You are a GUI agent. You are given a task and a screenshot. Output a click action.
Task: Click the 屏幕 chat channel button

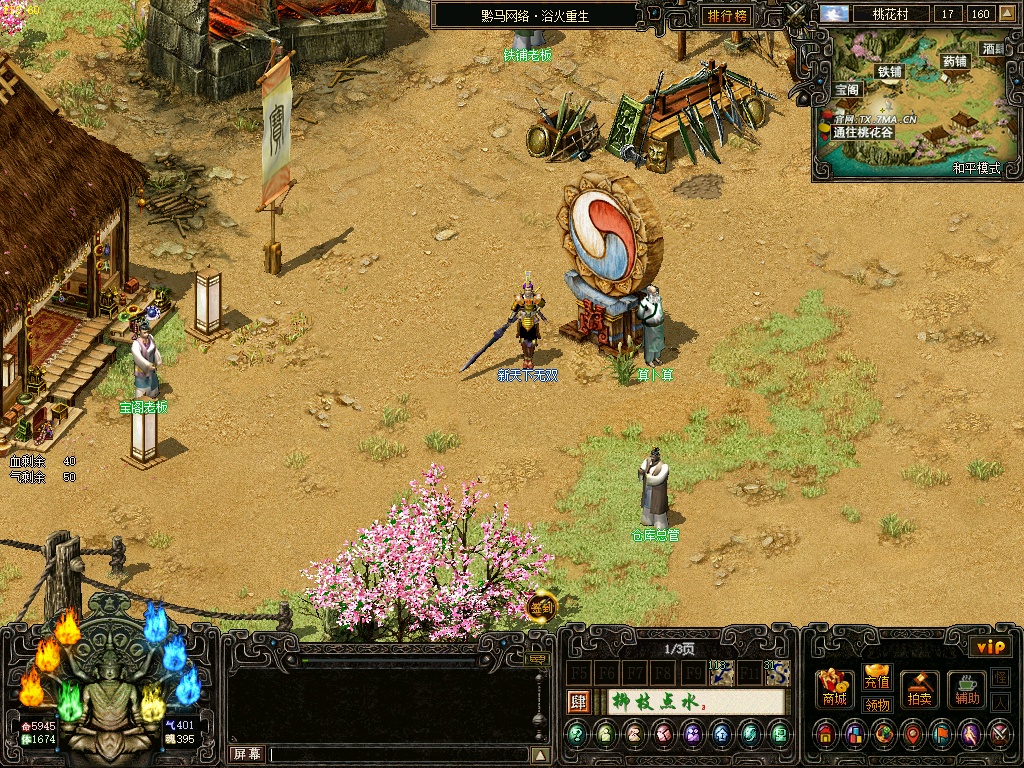pos(247,754)
